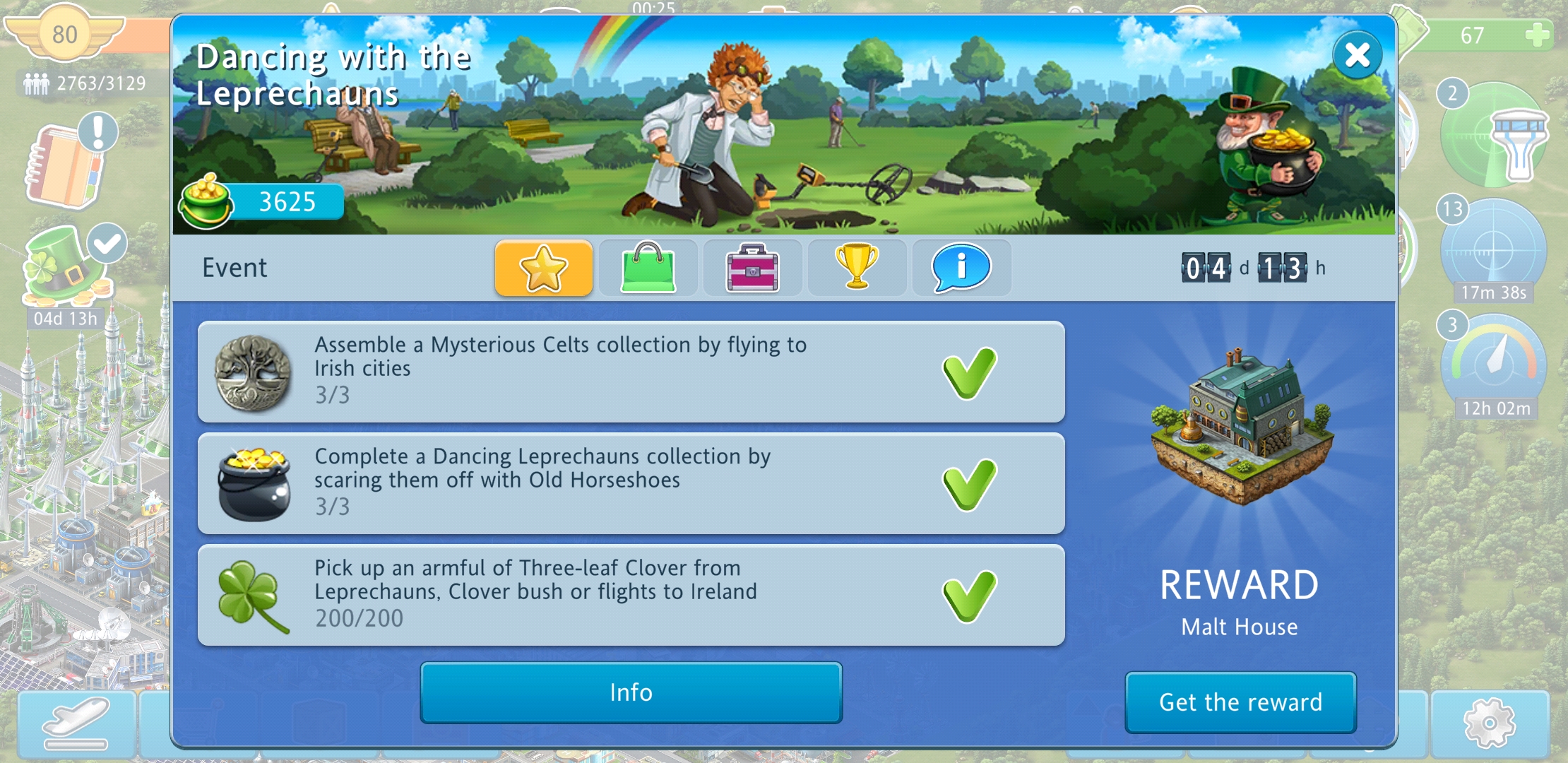Switch to the green shopping bag tab

click(x=648, y=268)
